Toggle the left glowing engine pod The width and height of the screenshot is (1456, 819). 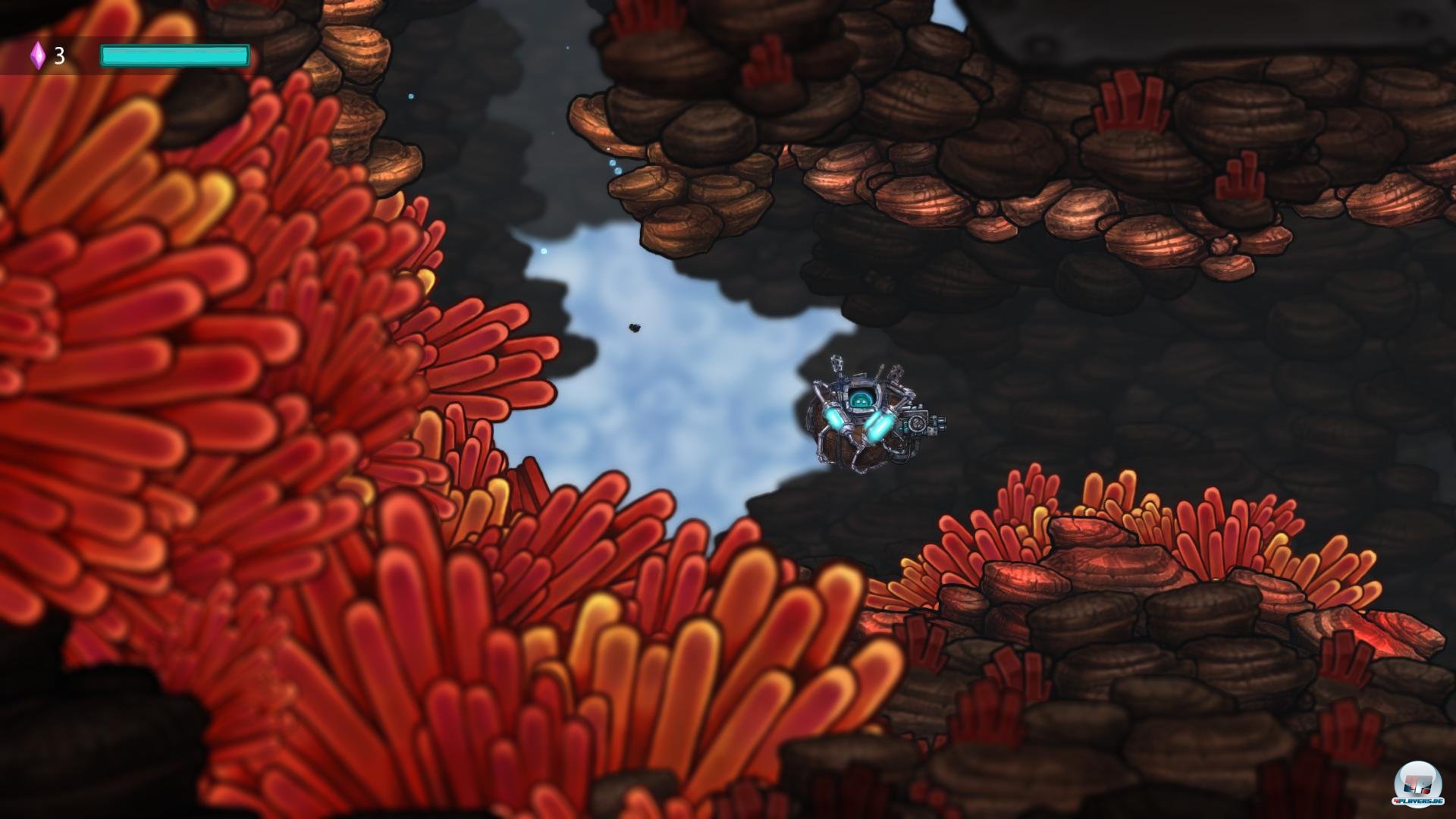pyautogui.click(x=833, y=418)
